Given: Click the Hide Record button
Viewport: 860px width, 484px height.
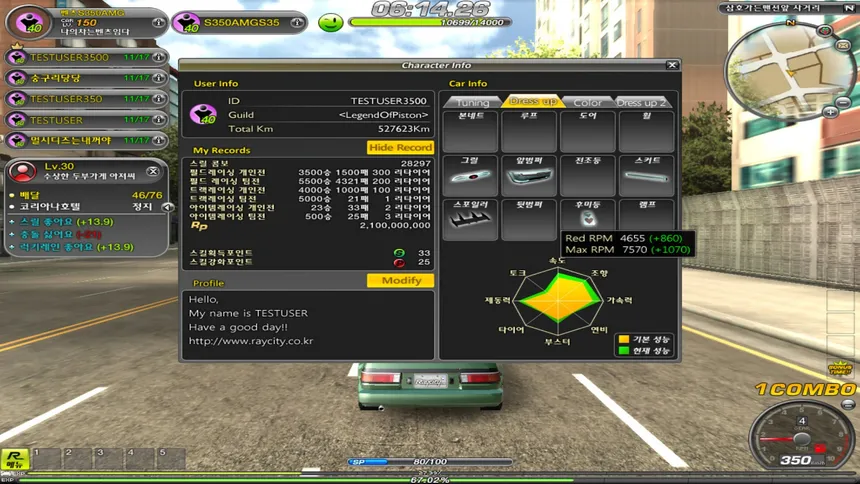Looking at the screenshot, I should pyautogui.click(x=400, y=148).
